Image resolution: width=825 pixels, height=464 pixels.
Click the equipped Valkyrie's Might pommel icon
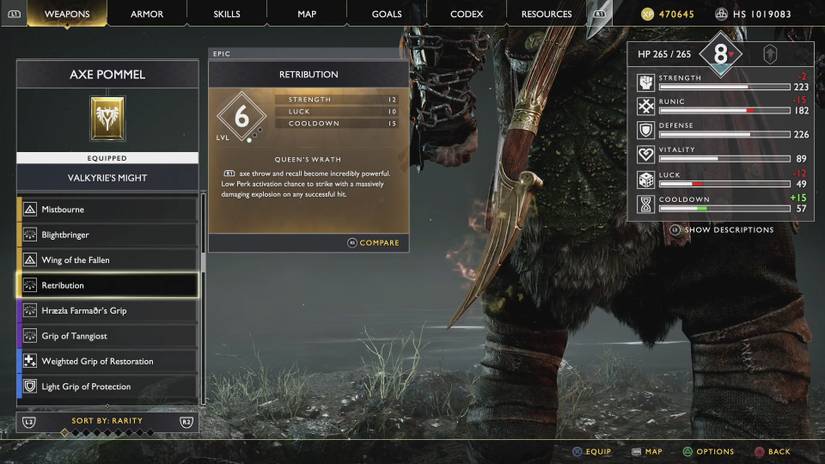pyautogui.click(x=107, y=119)
